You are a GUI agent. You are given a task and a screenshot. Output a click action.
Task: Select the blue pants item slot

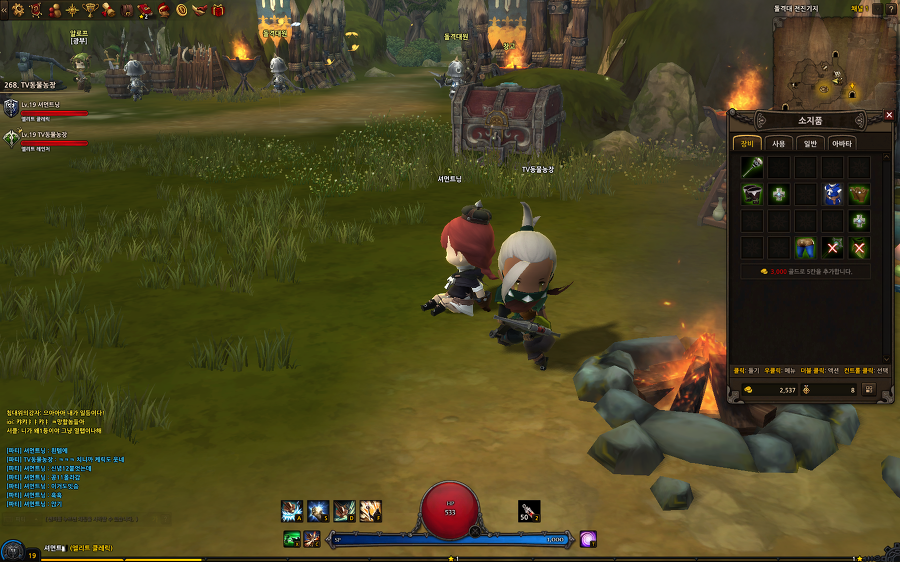tap(805, 247)
